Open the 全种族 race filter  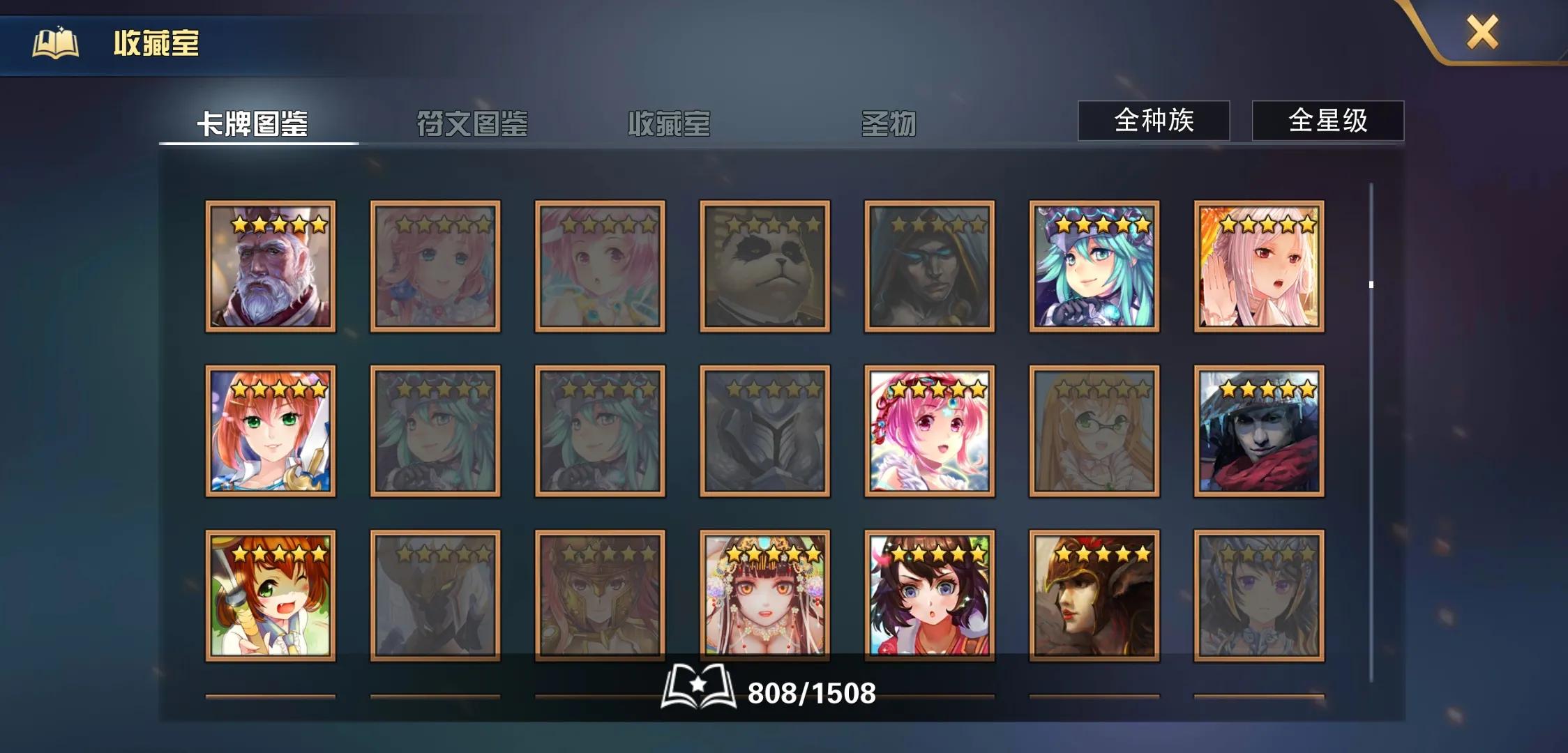(x=1153, y=121)
